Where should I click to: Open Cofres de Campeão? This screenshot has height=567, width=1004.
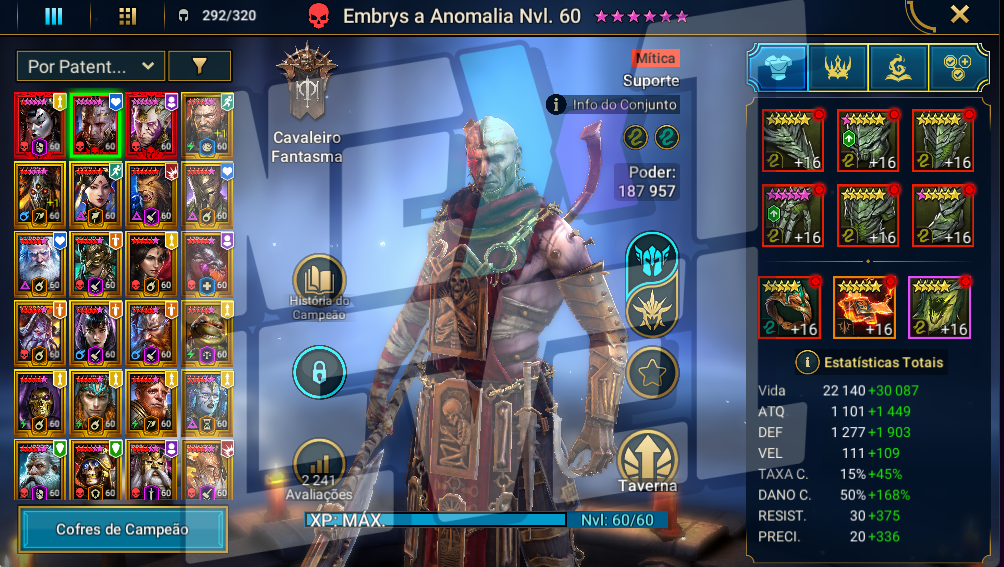click(x=122, y=529)
